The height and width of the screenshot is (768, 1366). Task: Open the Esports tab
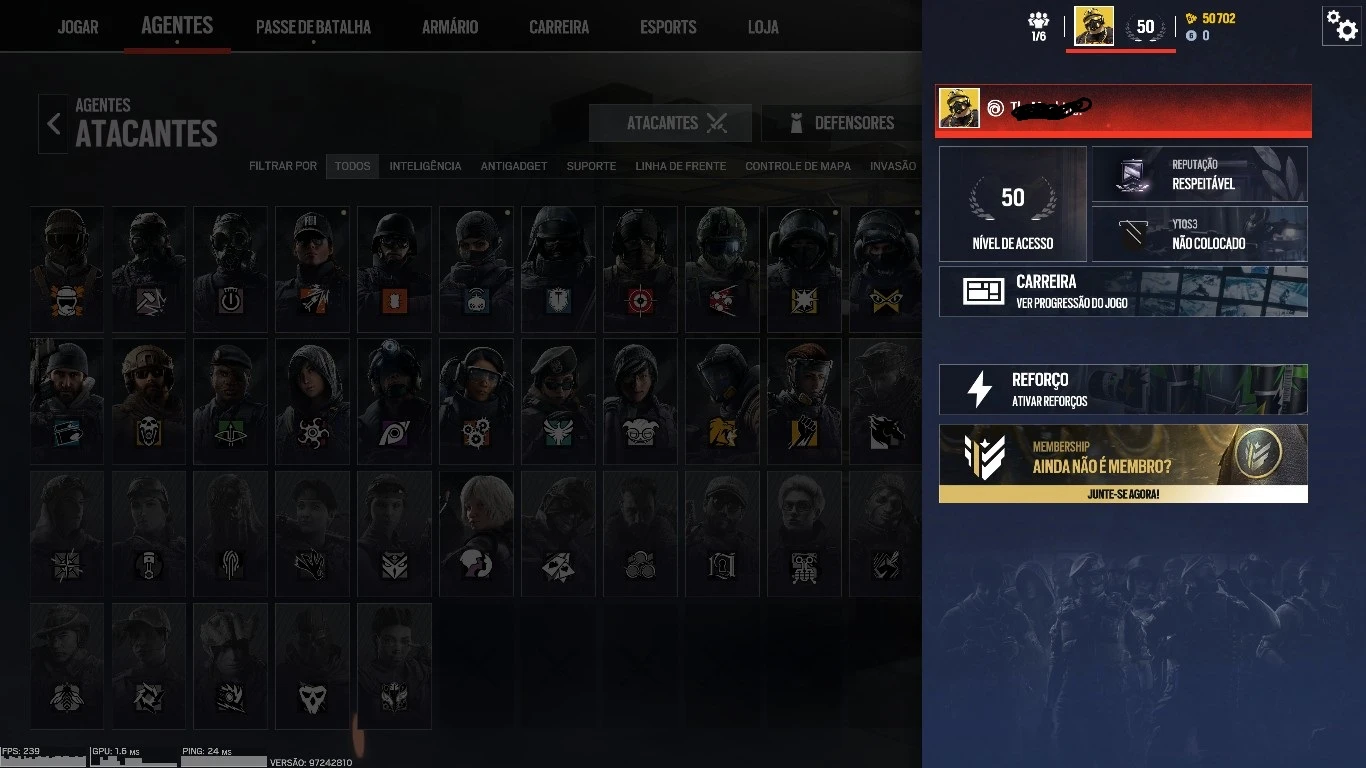tap(668, 27)
